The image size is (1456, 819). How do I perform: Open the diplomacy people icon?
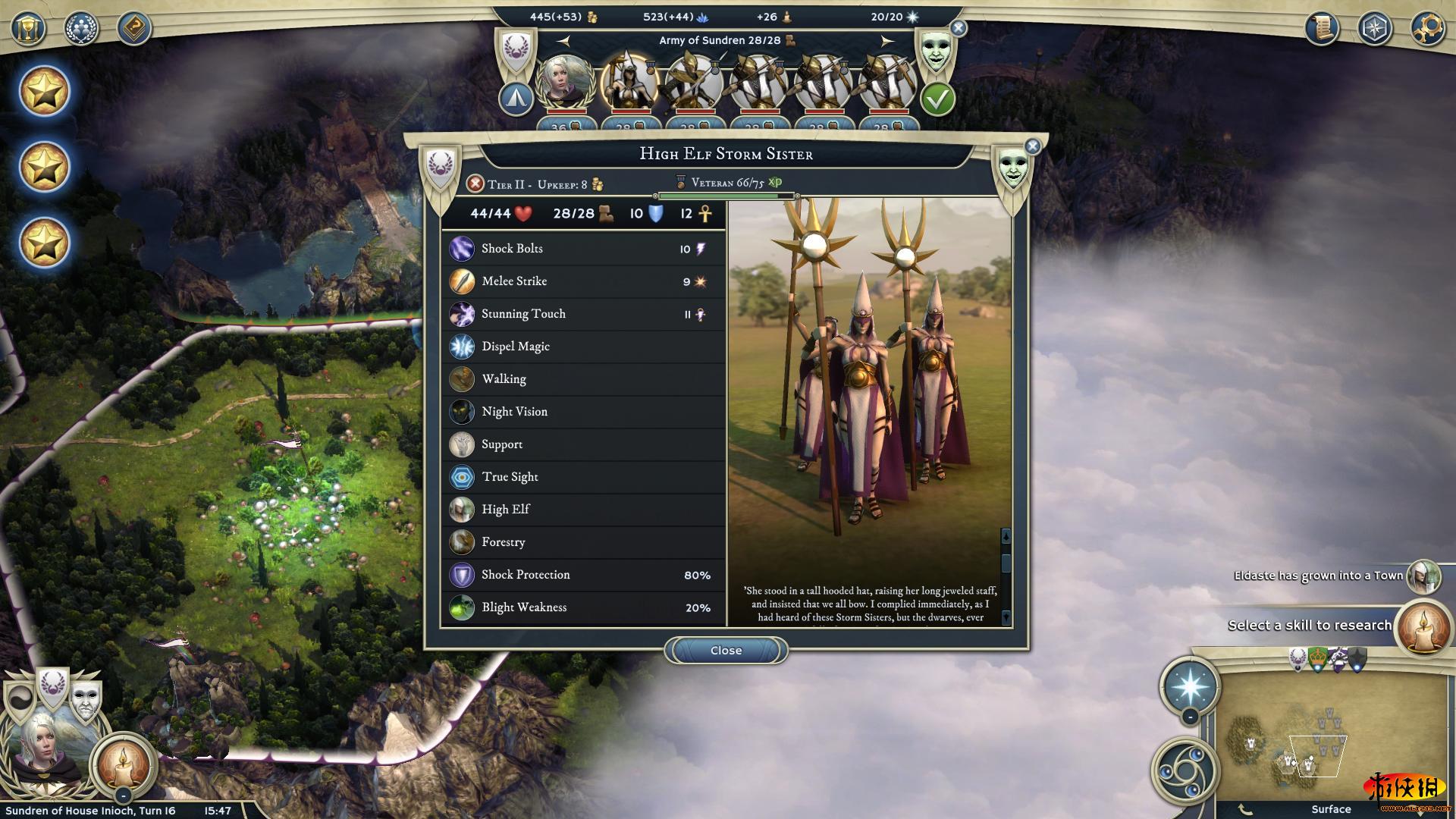pos(81,29)
